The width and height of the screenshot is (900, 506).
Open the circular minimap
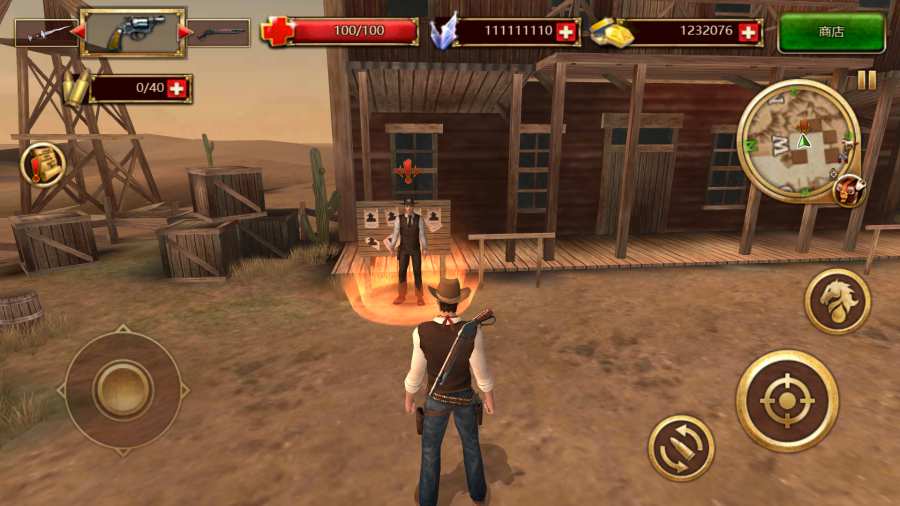pos(798,141)
